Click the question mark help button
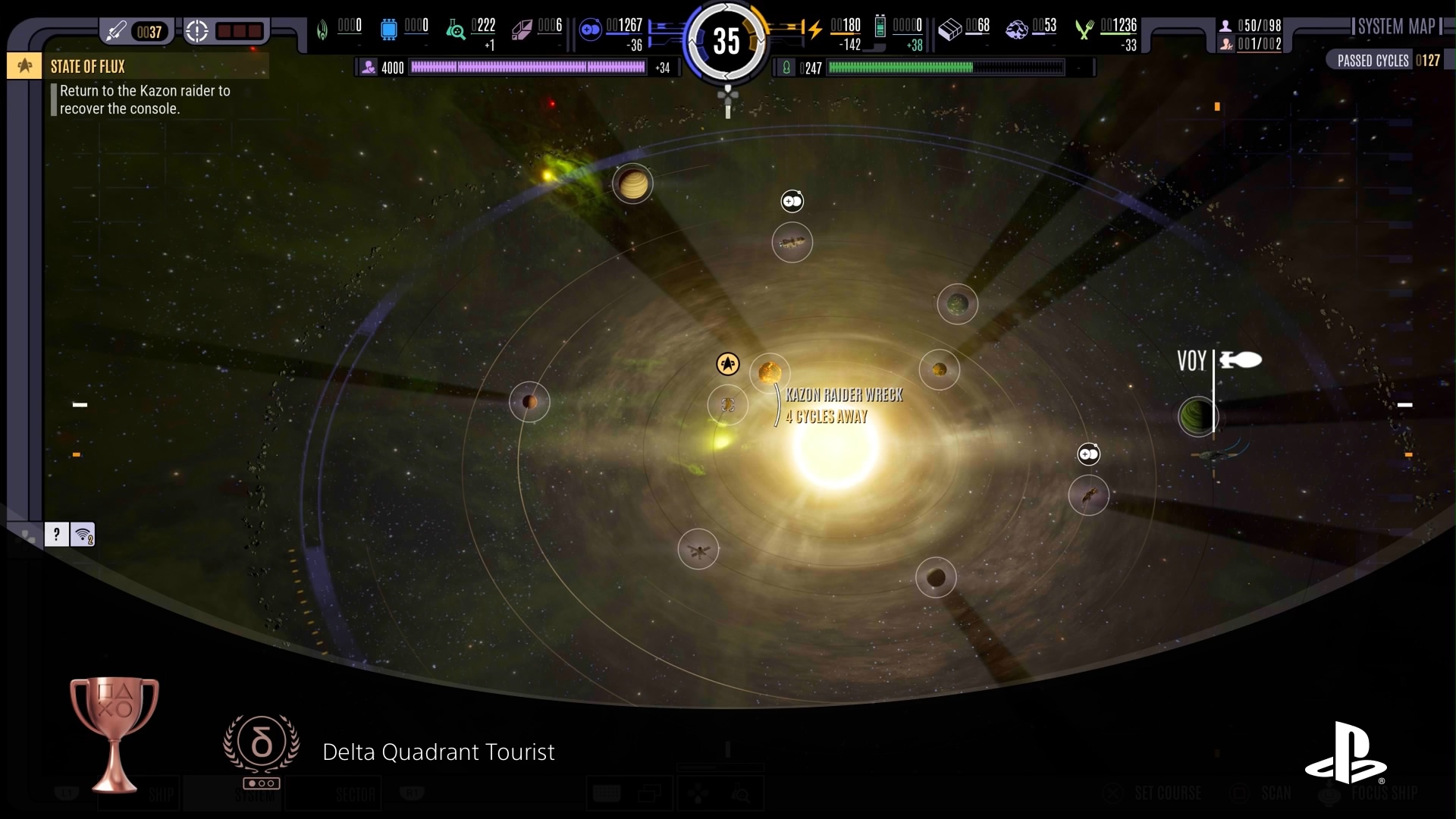Screen dimensions: 1456x819 click(x=56, y=535)
